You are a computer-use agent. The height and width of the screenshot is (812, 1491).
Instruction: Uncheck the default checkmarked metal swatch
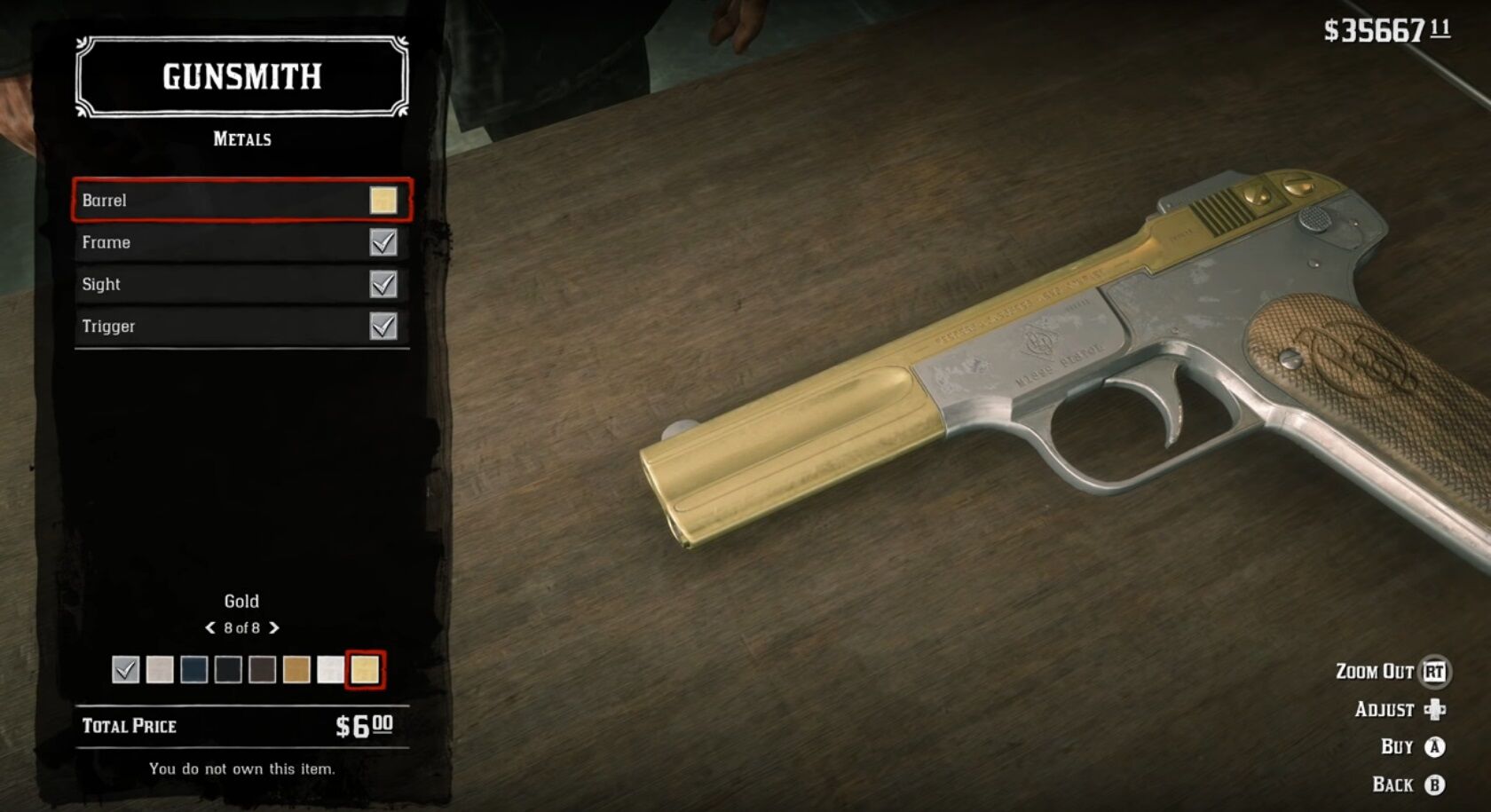[x=126, y=670]
